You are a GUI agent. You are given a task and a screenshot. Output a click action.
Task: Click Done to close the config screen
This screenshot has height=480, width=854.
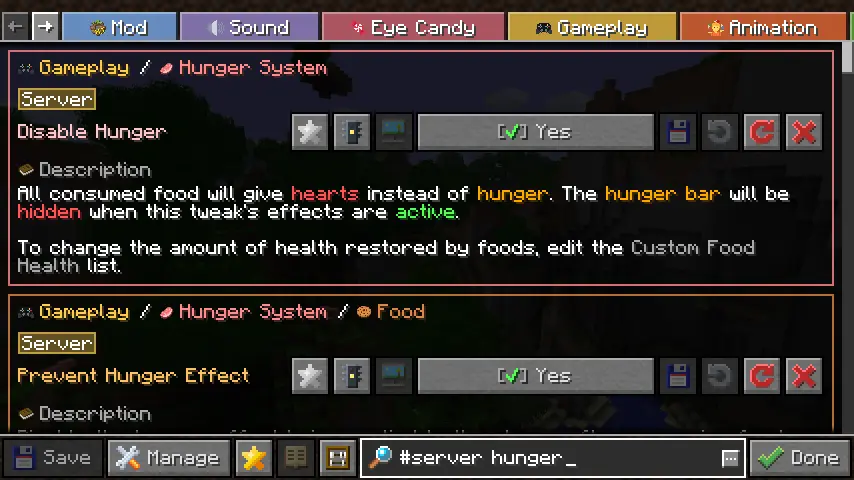point(800,458)
